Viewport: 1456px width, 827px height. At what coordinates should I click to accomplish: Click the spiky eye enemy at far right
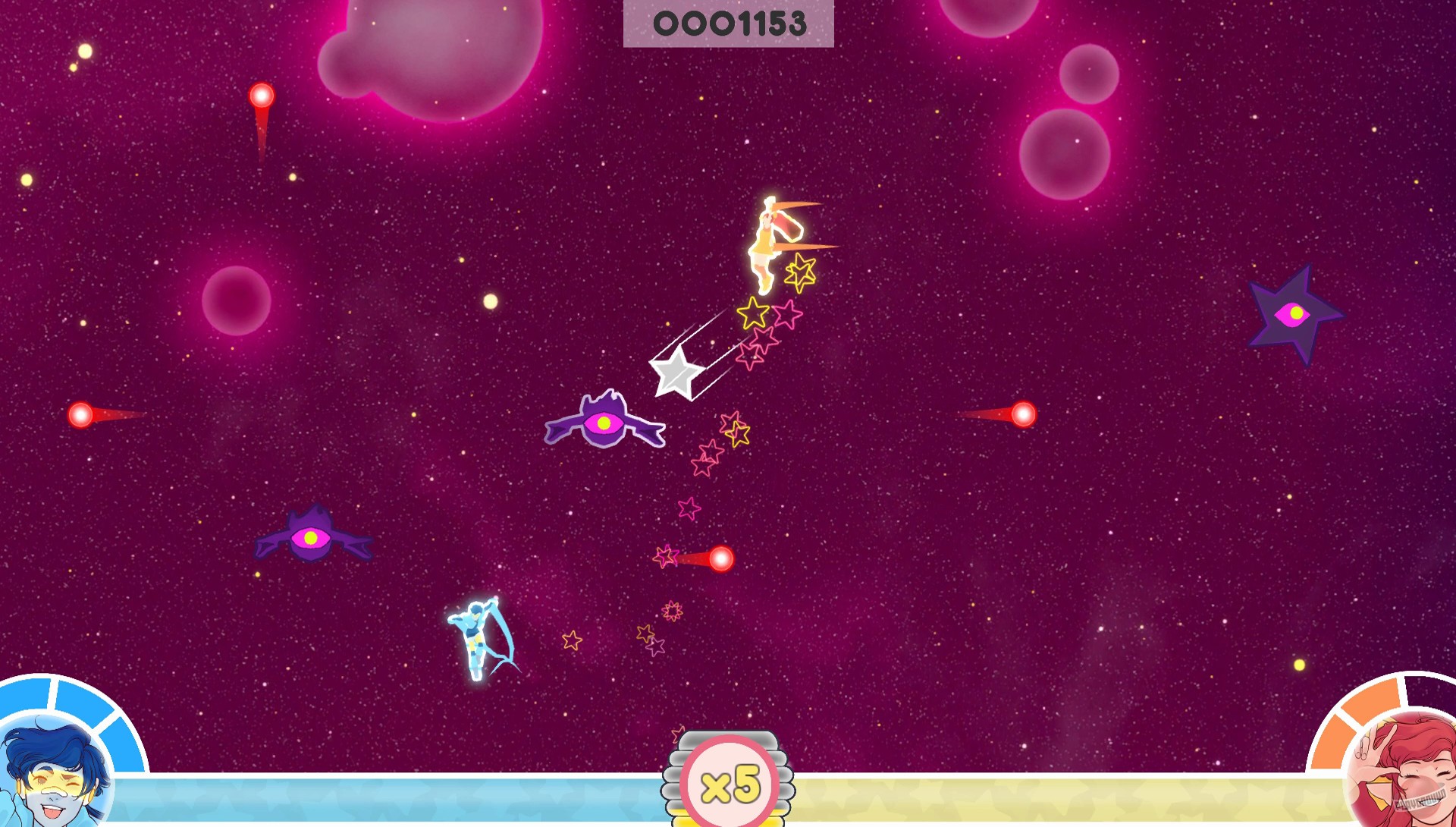tap(1293, 315)
